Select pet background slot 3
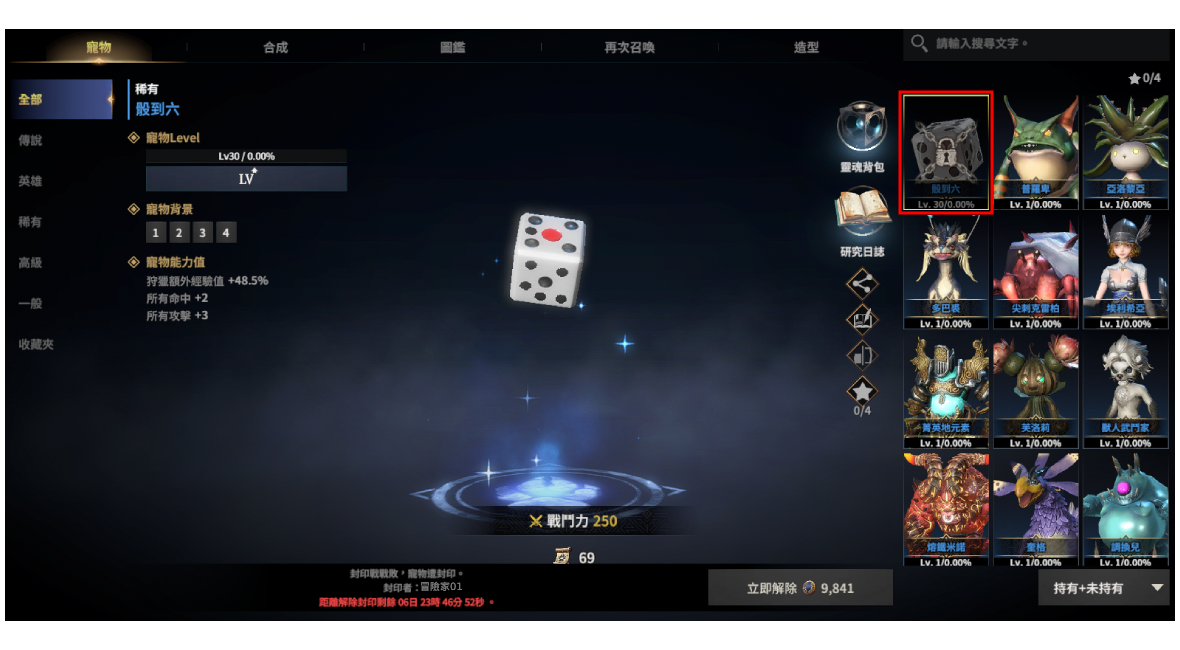This screenshot has width=1180, height=650. (203, 233)
